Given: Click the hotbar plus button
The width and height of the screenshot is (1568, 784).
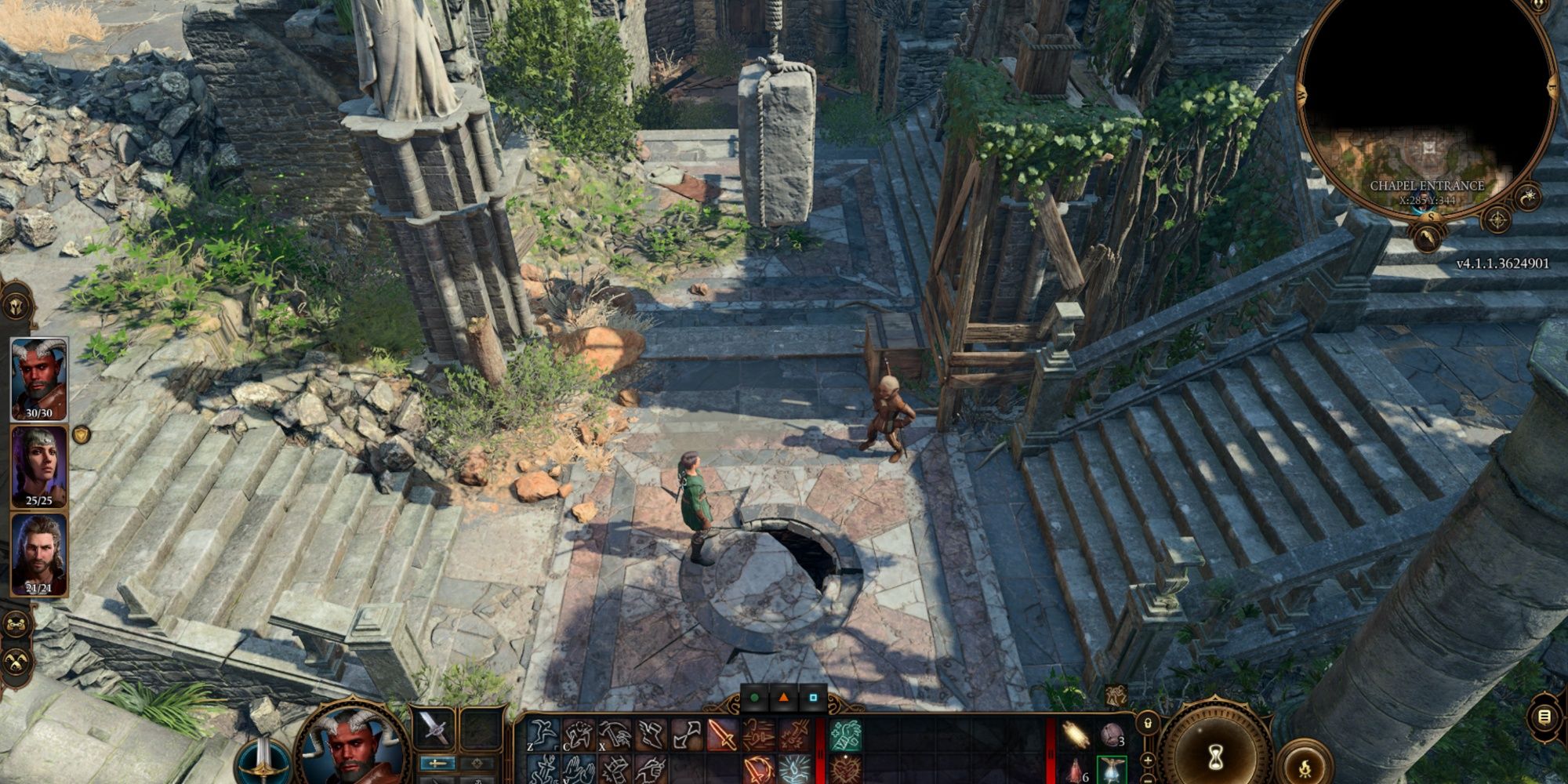Looking at the screenshot, I should (x=1148, y=759).
